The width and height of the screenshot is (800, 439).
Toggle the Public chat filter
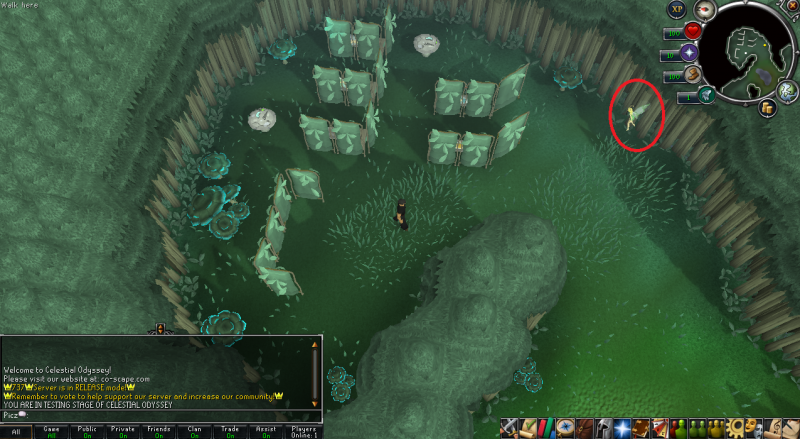point(88,431)
